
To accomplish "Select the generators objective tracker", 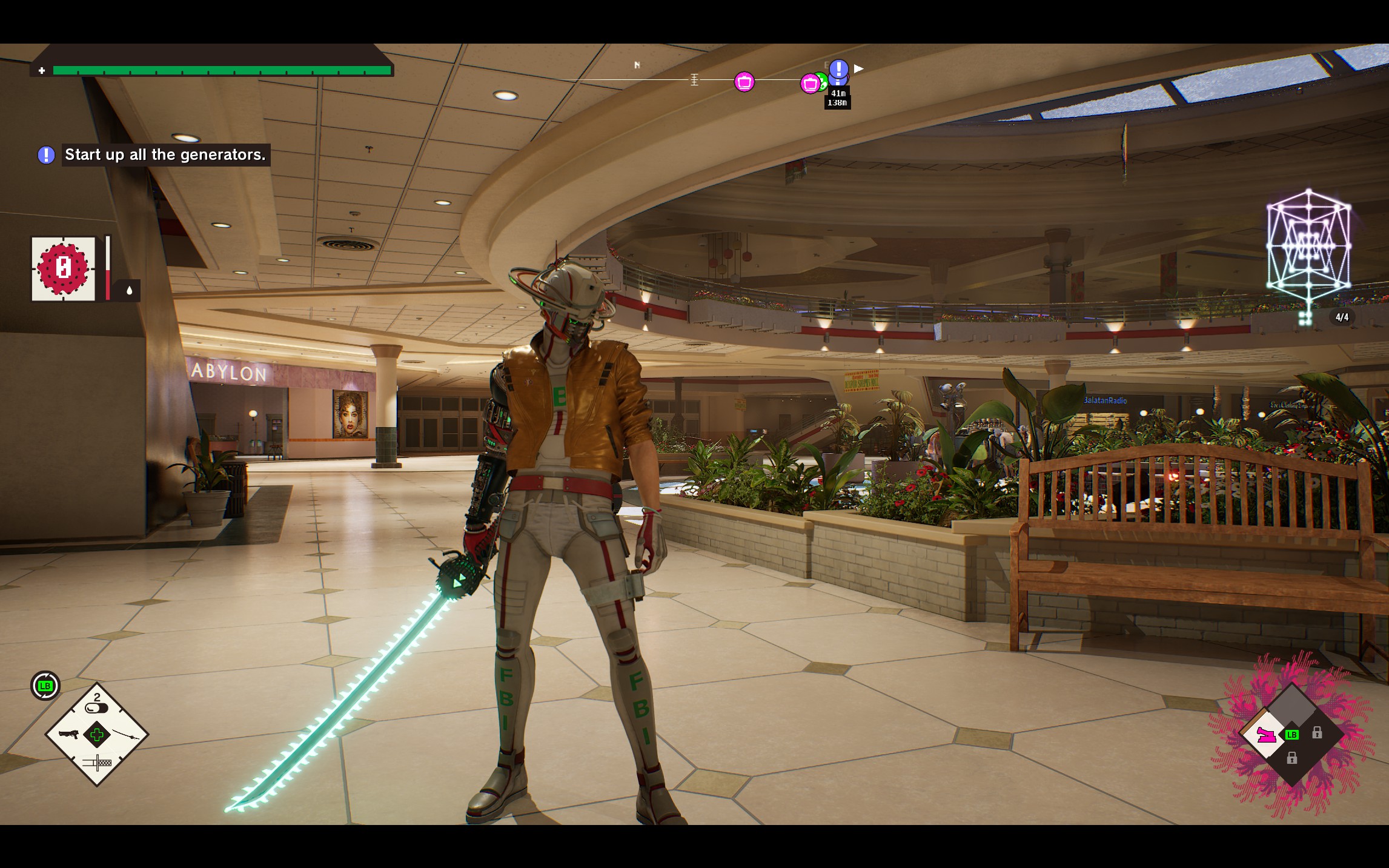I will [x=165, y=155].
